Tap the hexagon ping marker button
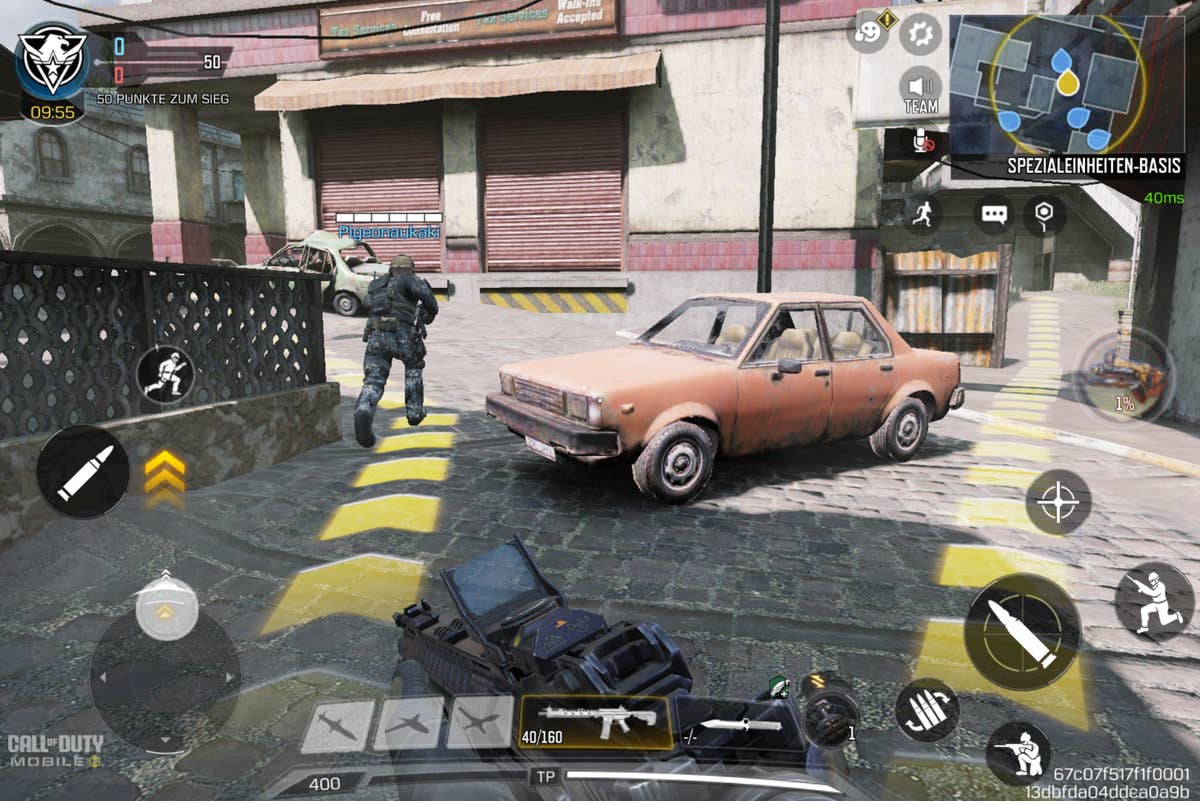The height and width of the screenshot is (801, 1200). tap(1045, 214)
